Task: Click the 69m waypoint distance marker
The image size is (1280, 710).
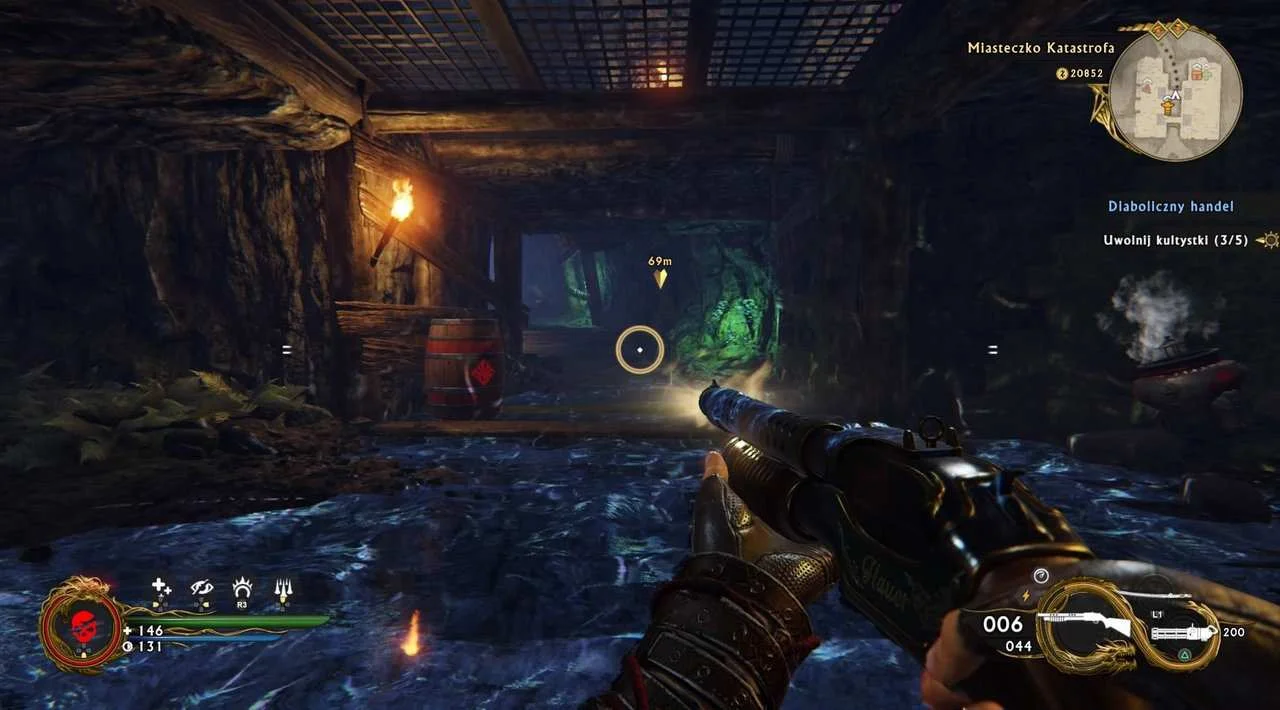Action: click(x=659, y=271)
